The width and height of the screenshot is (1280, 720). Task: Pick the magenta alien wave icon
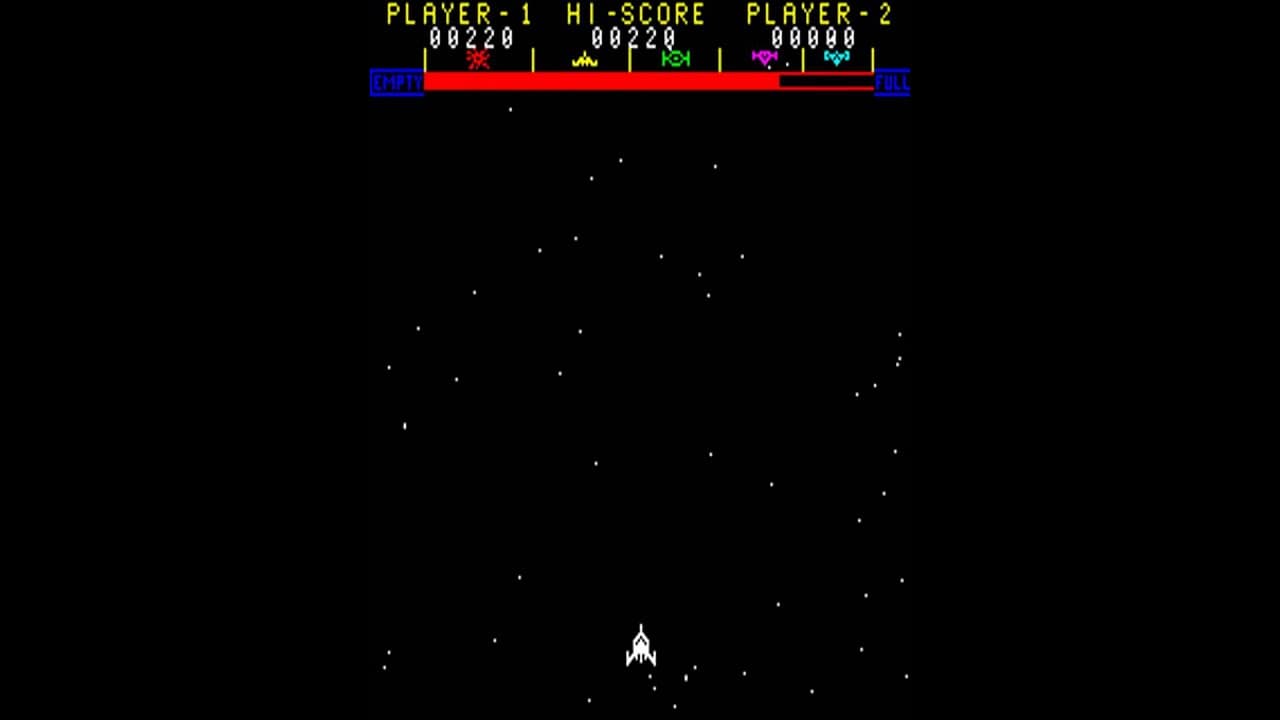764,58
